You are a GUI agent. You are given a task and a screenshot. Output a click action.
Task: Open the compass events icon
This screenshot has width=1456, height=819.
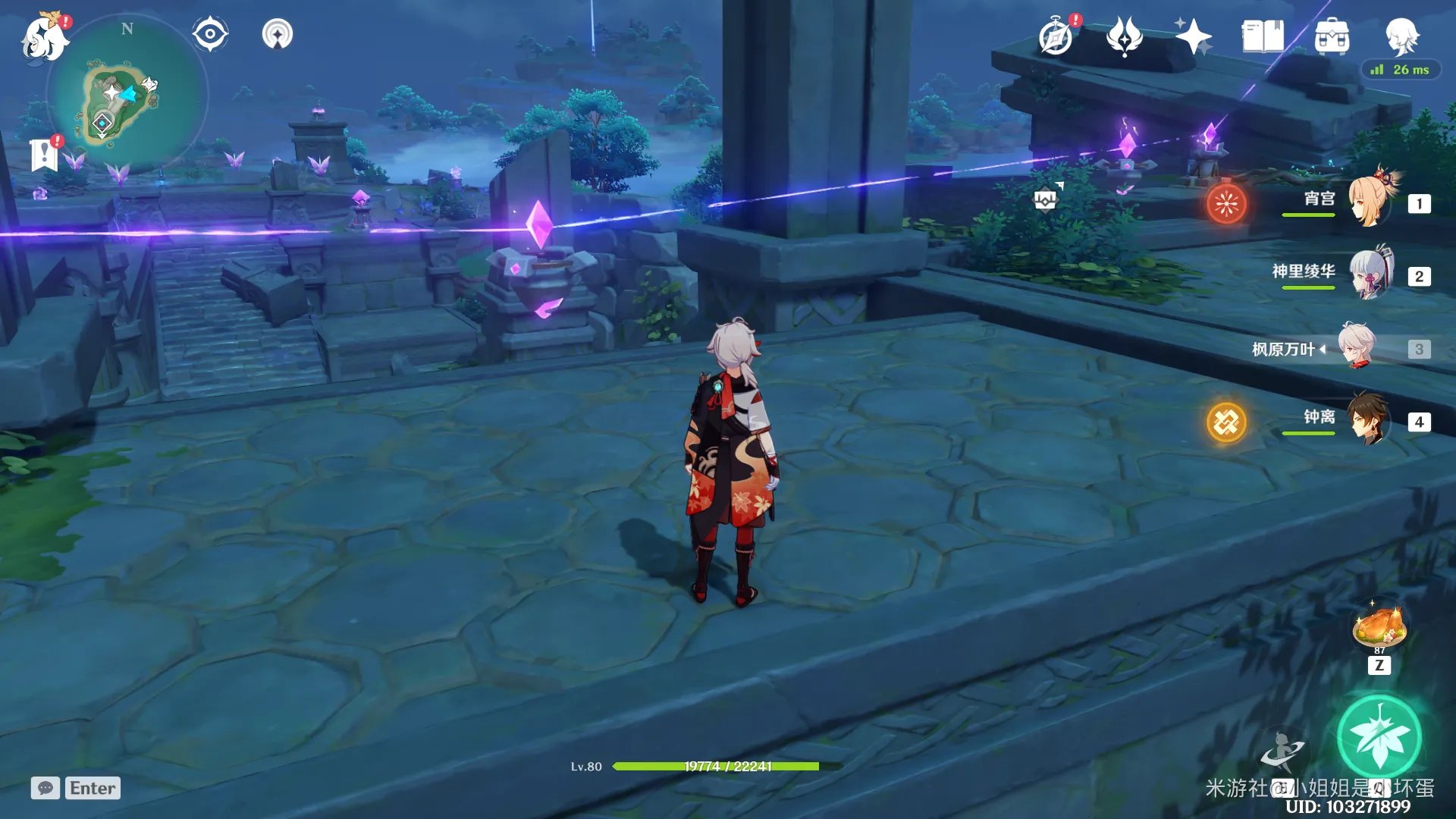coord(1056,36)
